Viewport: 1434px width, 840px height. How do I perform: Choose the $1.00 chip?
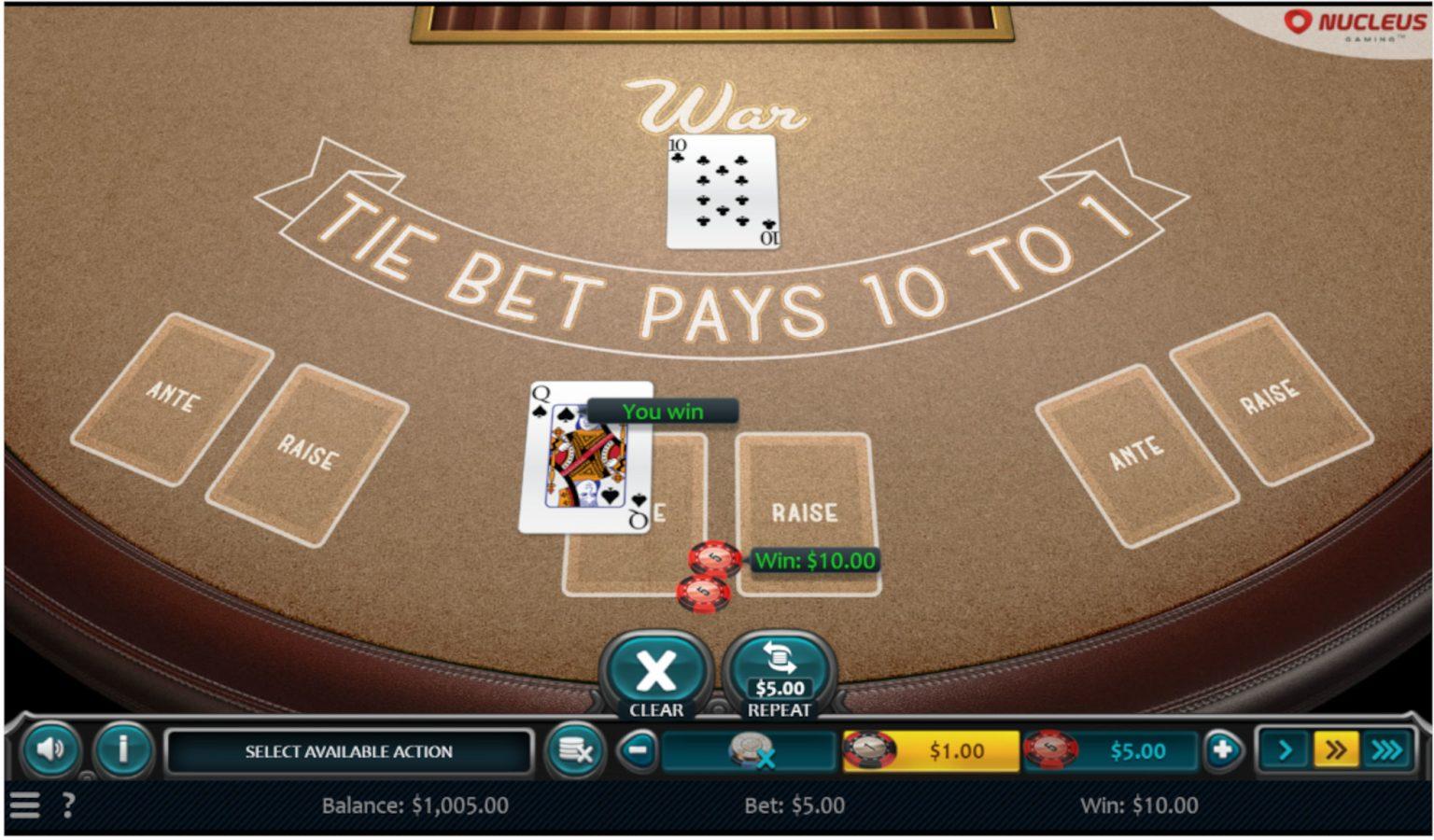pos(930,750)
